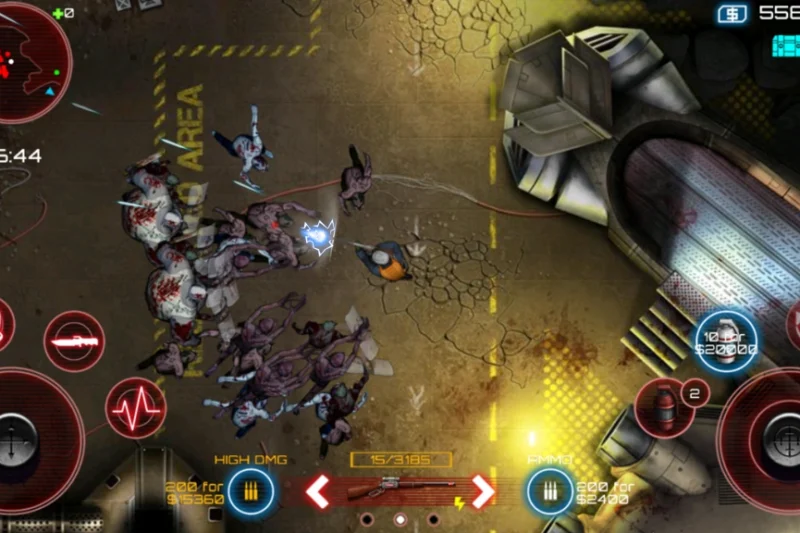Switch to previous weapon with left arrow
800x533 pixels.
[318, 491]
